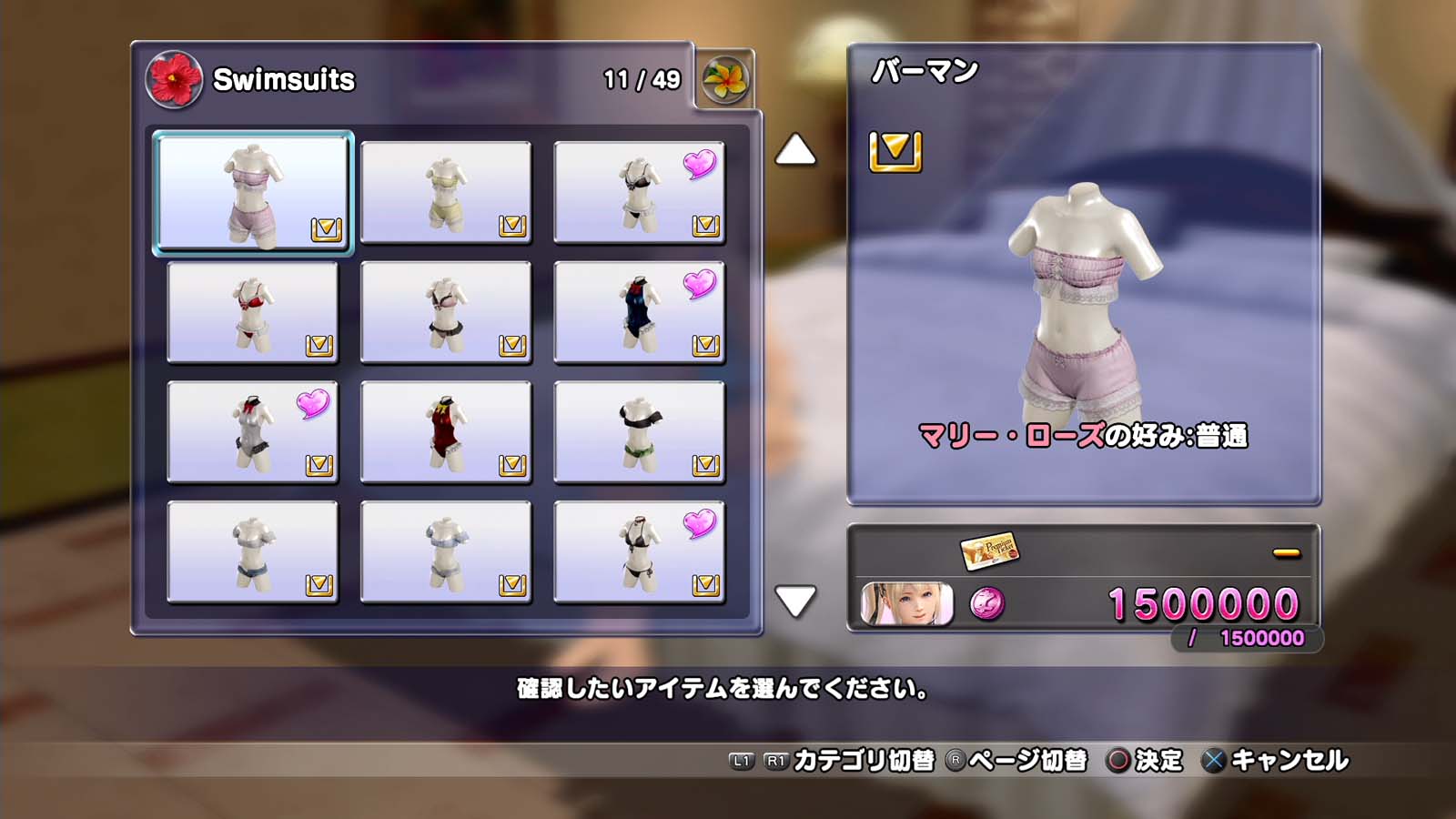Select the pink ruffled bandeau swimsuit thumbnail
1456x819 pixels.
pos(252,192)
